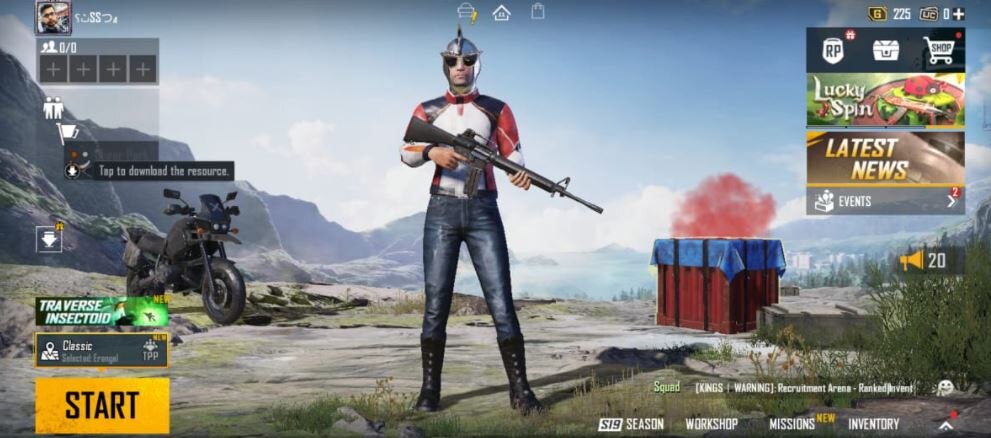991x438 pixels.
Task: Open the Missions menu
Action: point(792,424)
